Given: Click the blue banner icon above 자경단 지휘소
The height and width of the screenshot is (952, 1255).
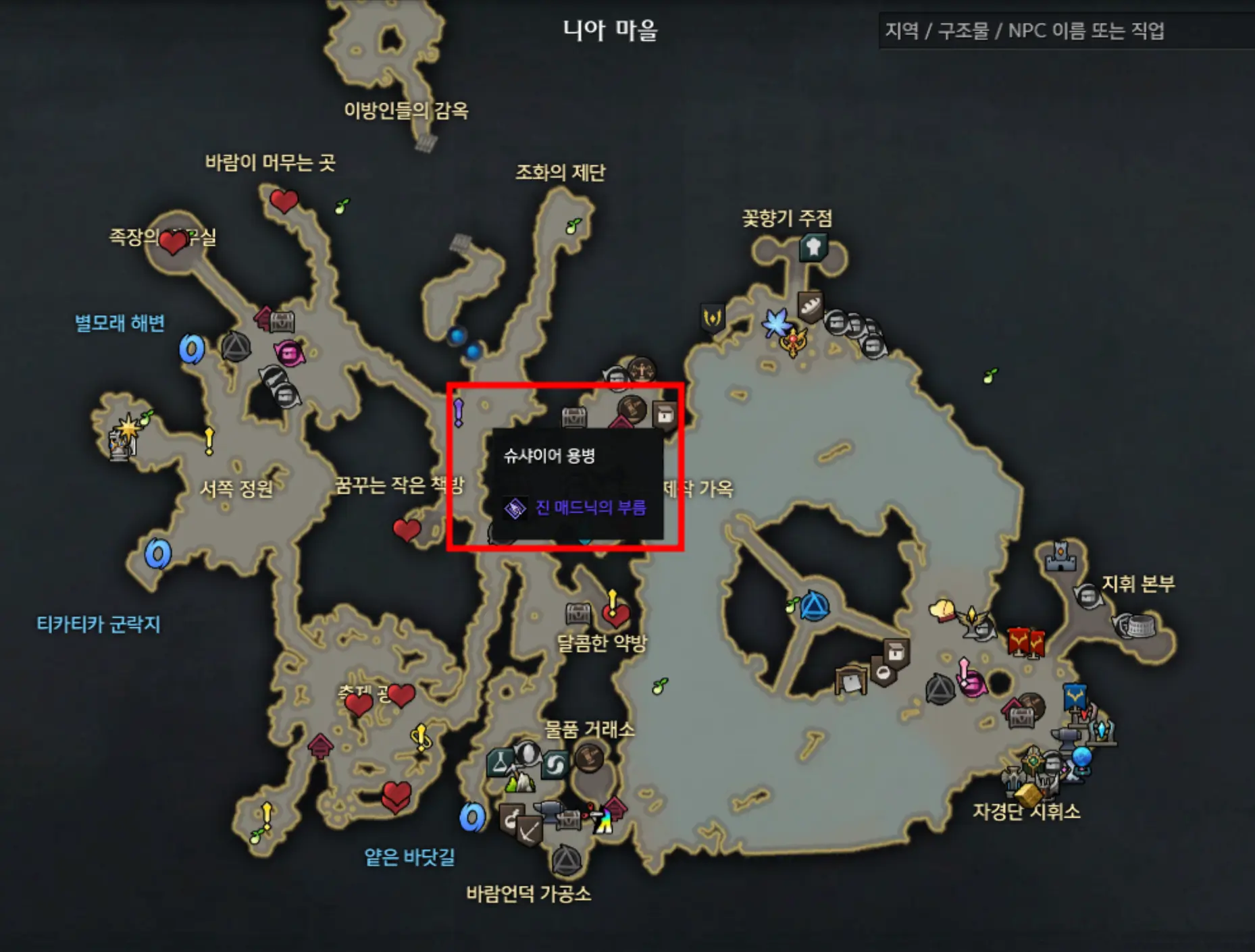Looking at the screenshot, I should pos(1074,697).
